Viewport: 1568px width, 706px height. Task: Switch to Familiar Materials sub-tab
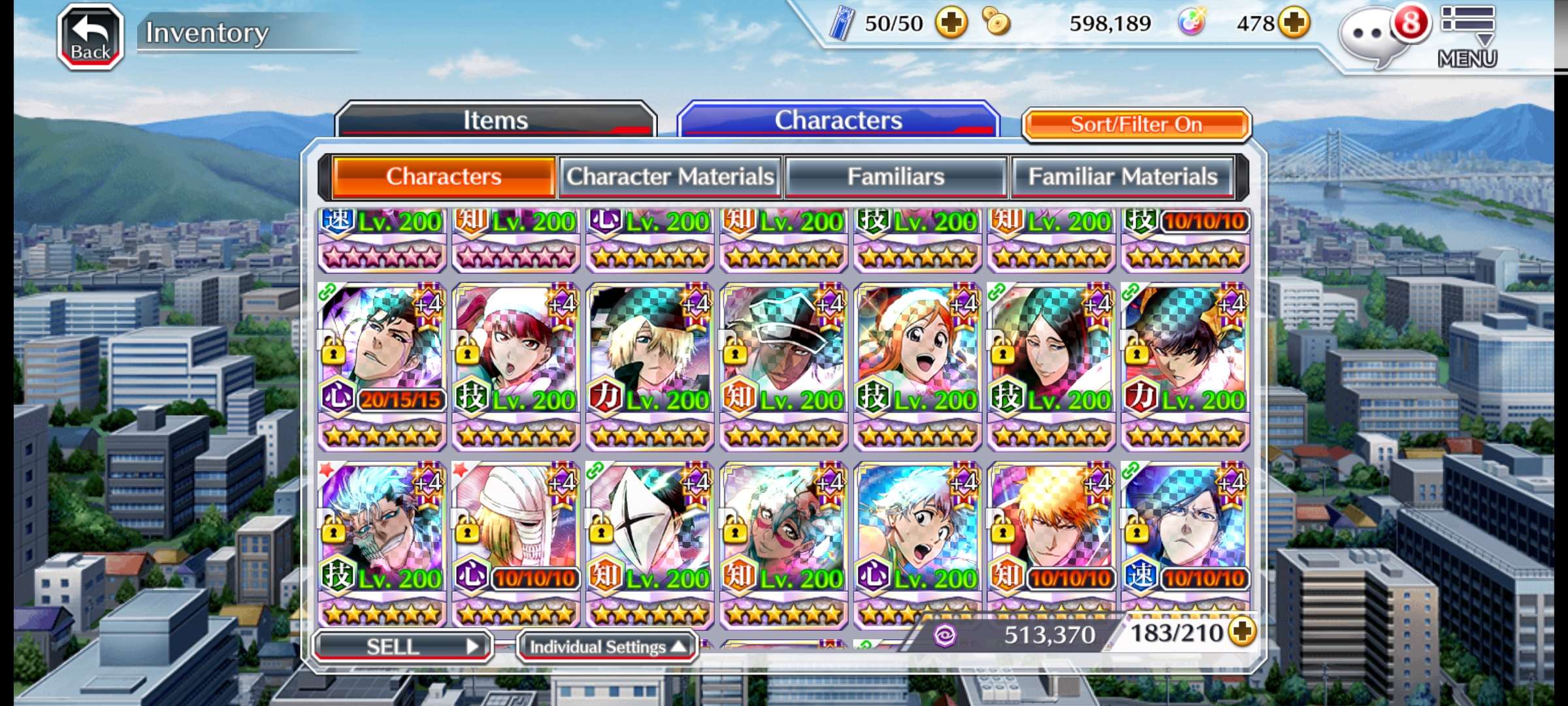pos(1122,176)
